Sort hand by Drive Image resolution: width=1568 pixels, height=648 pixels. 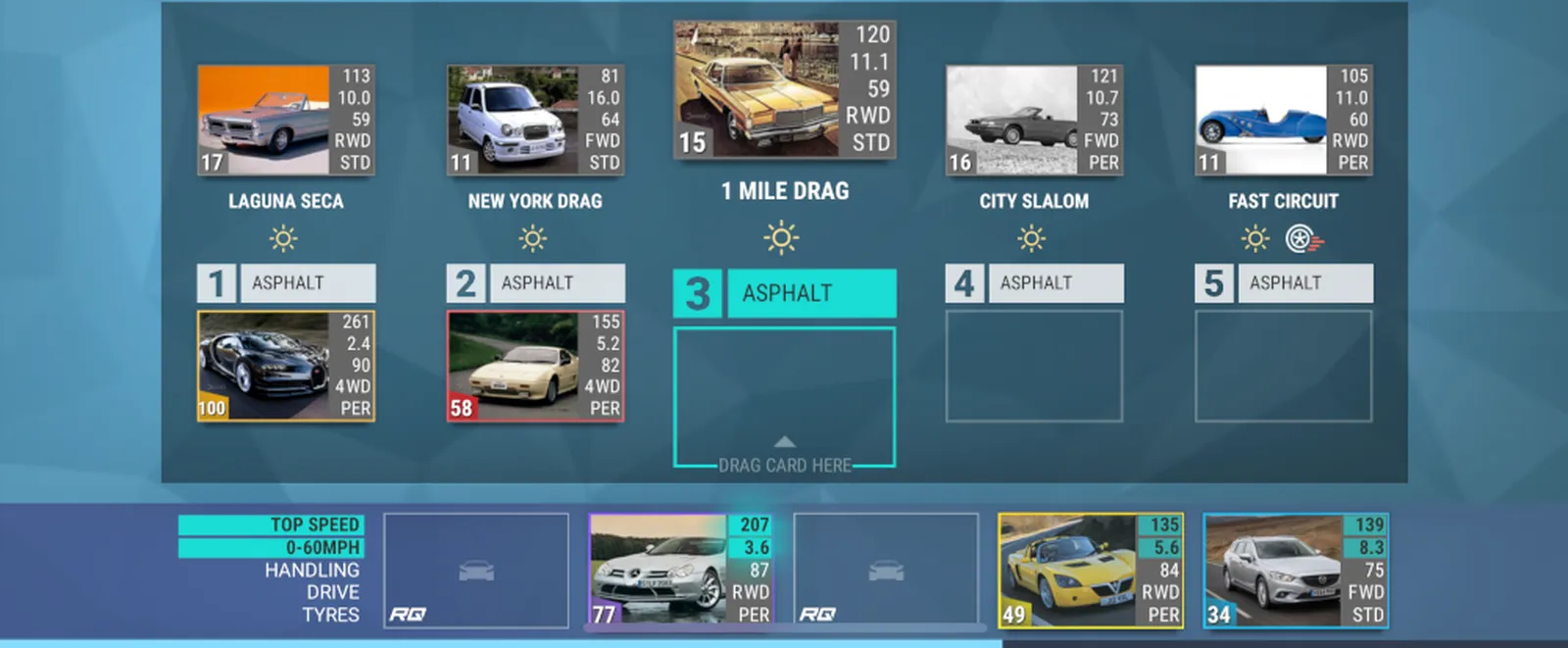pyautogui.click(x=332, y=592)
